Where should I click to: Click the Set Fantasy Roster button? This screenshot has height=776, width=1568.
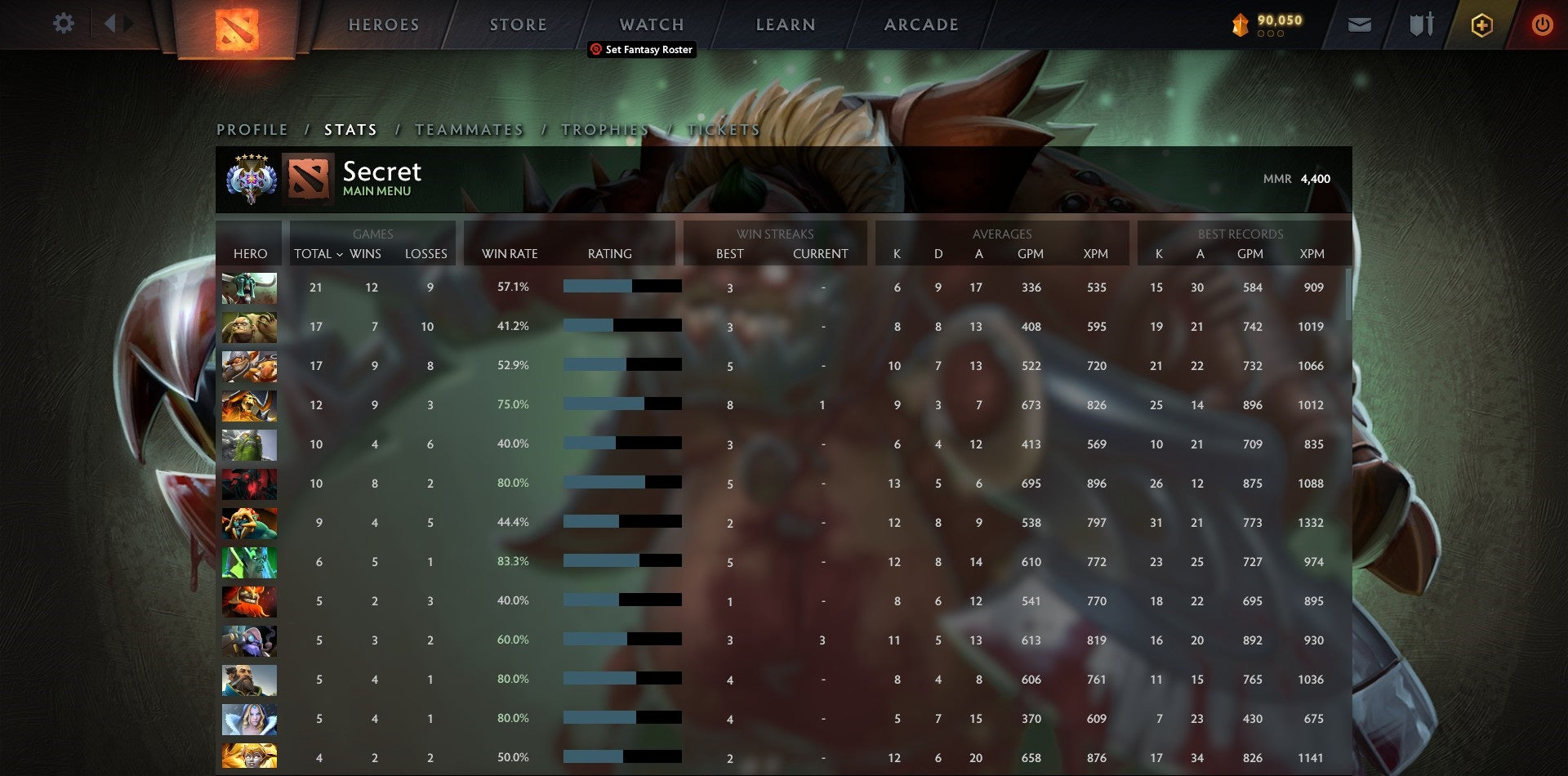pos(641,49)
